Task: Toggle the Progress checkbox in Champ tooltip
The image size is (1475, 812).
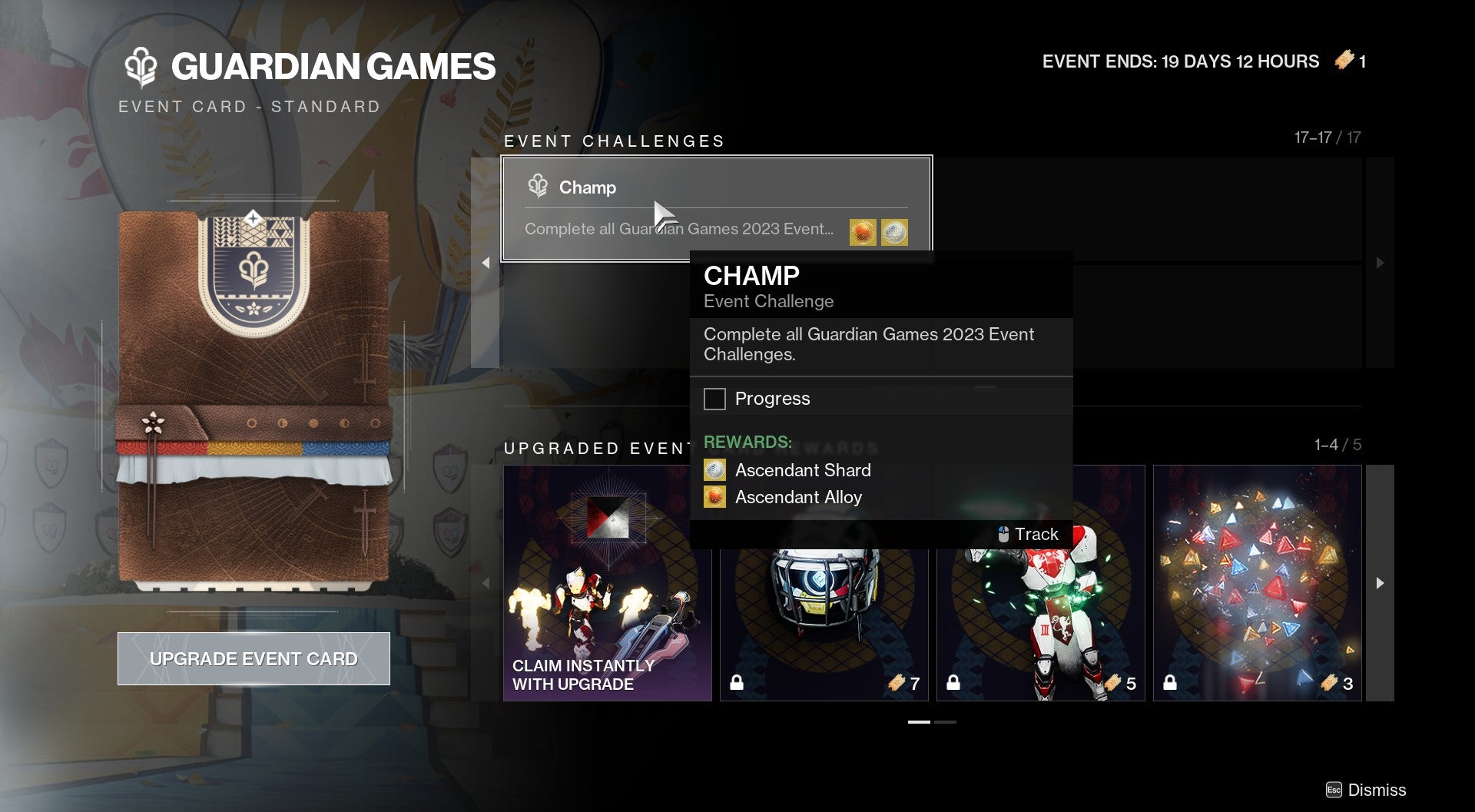Action: pyautogui.click(x=715, y=399)
